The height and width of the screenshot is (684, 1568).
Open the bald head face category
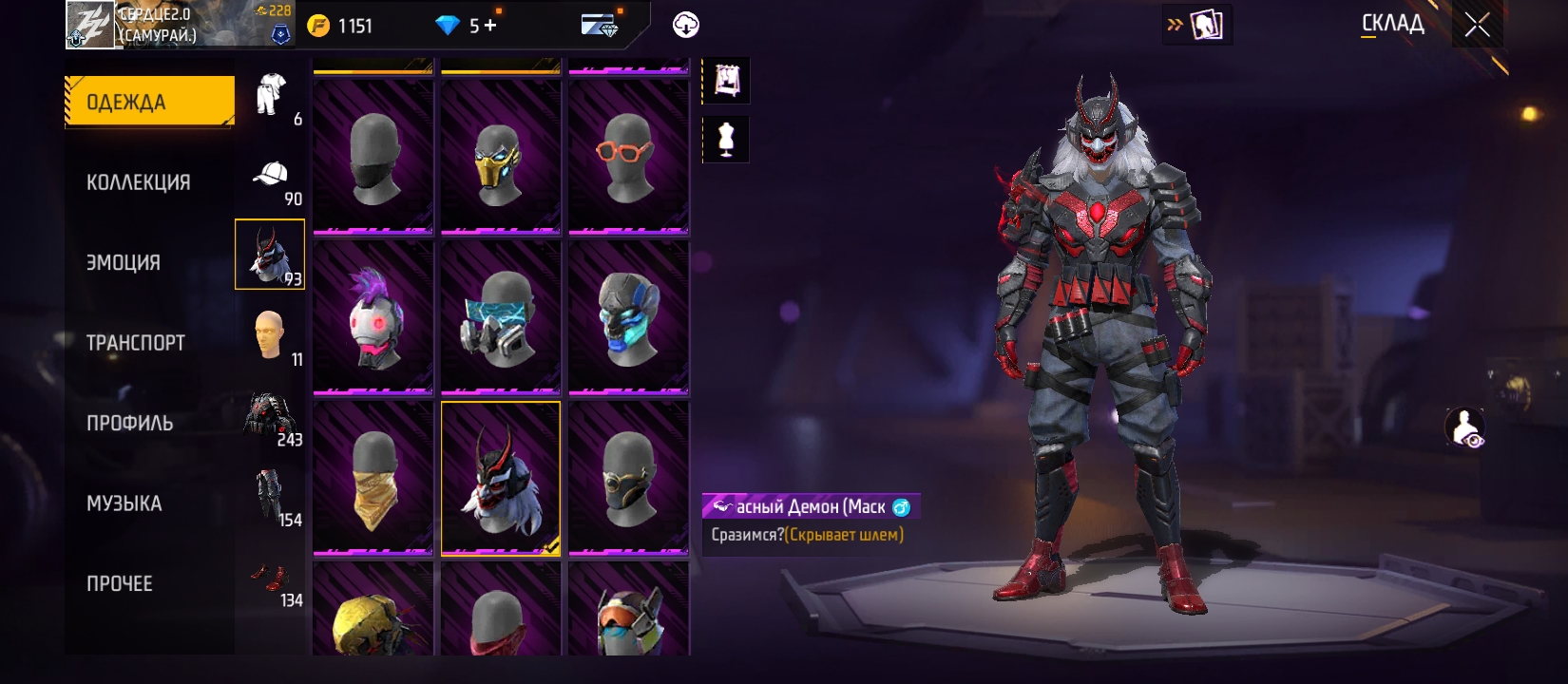click(270, 334)
